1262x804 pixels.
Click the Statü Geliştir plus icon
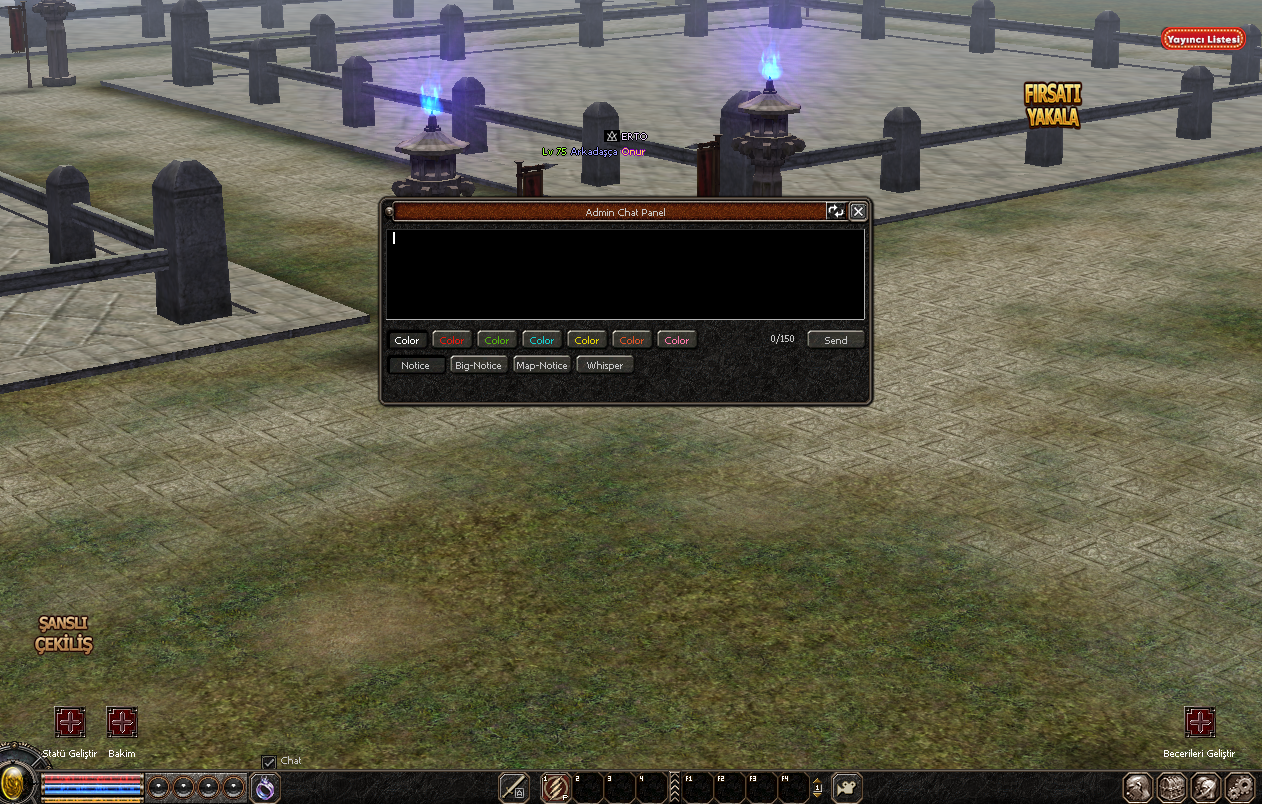(x=70, y=722)
